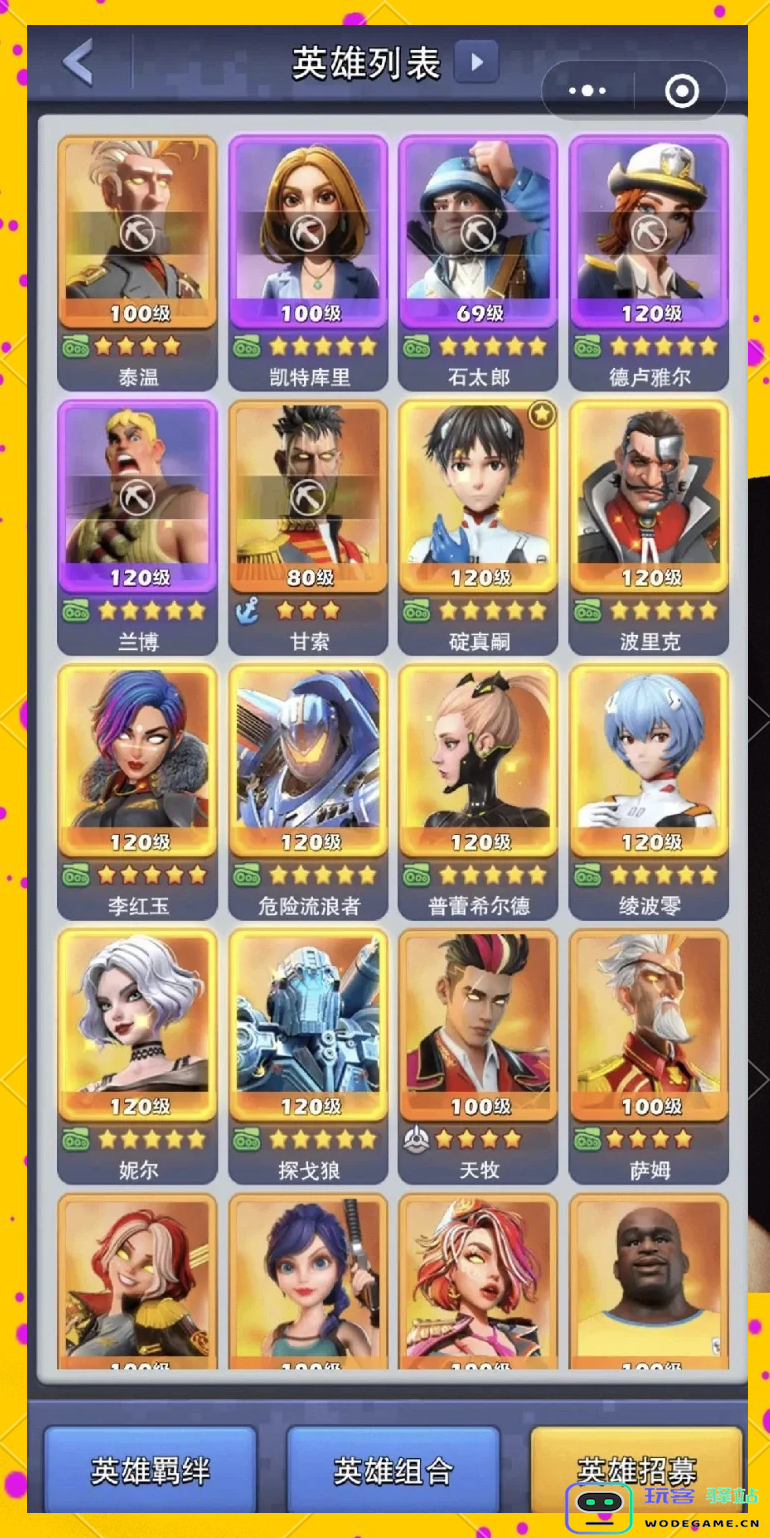
Task: Click the play arrow beside 英雄列表
Action: tap(476, 62)
